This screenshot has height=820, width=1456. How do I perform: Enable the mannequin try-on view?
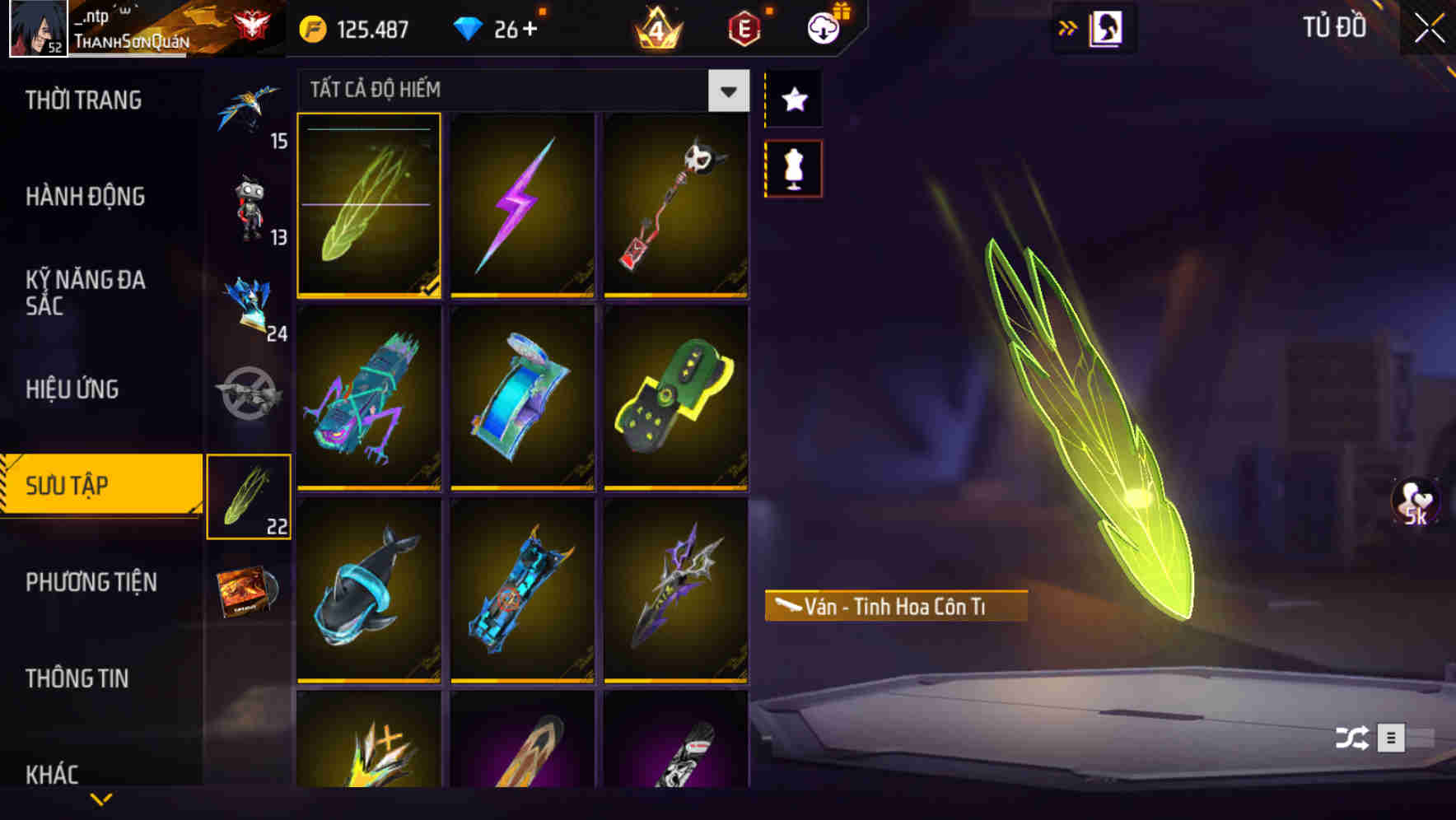tap(792, 166)
